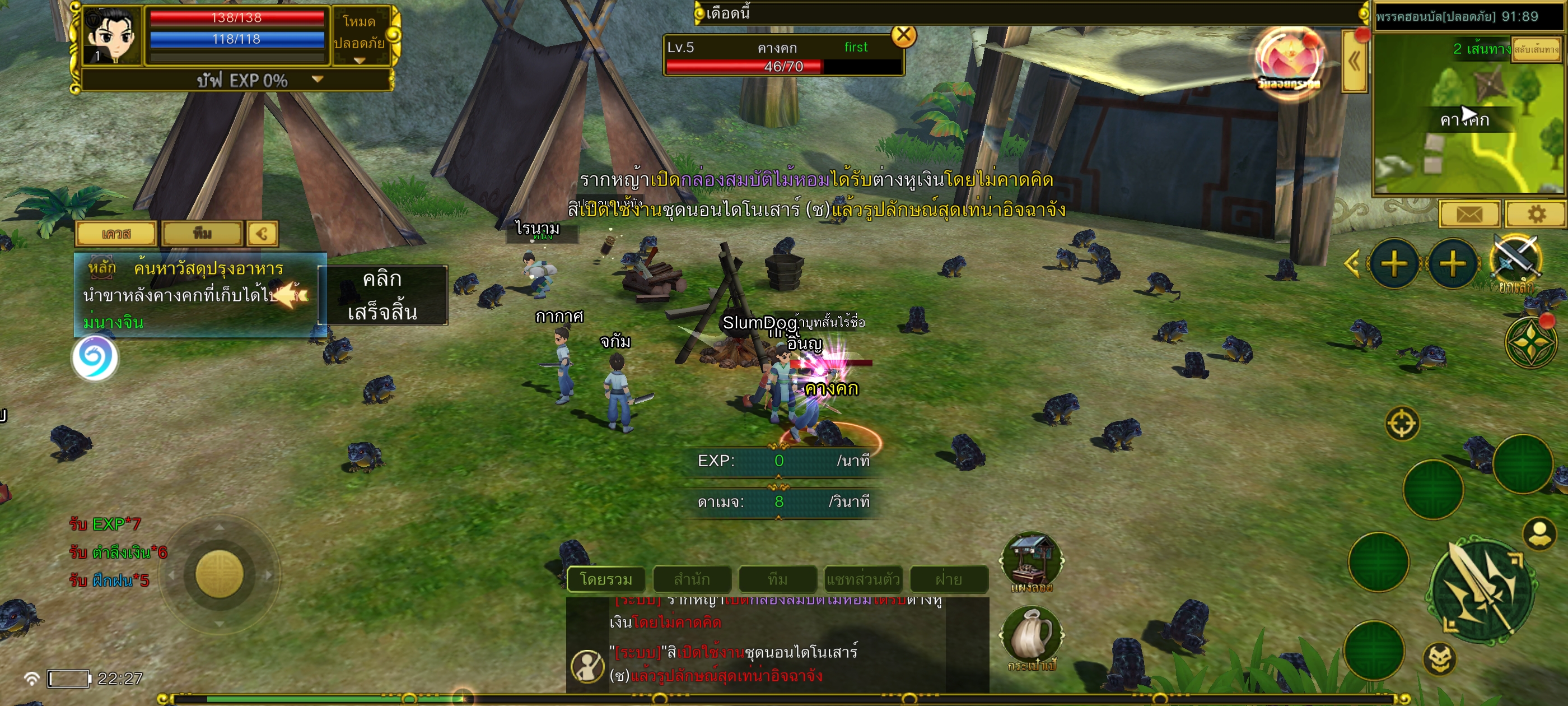Open the mail envelope icon

(1469, 215)
